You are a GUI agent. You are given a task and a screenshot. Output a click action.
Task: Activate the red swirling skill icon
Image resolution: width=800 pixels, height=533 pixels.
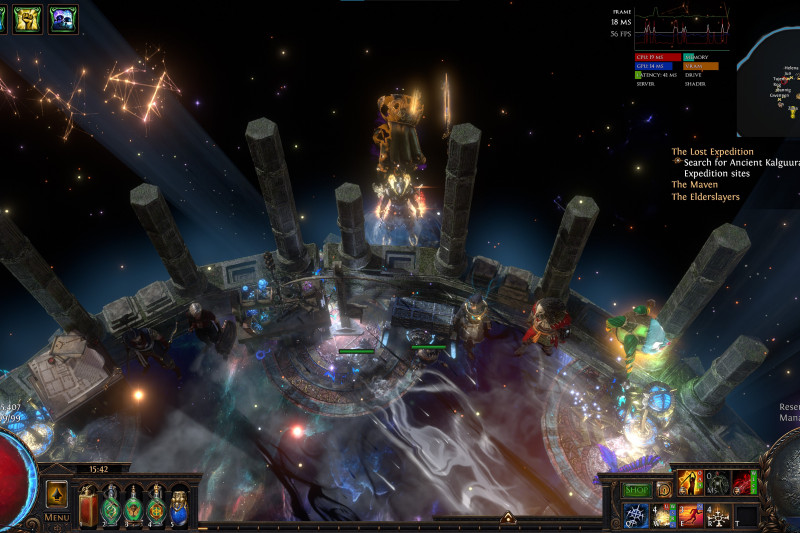[x=743, y=483]
